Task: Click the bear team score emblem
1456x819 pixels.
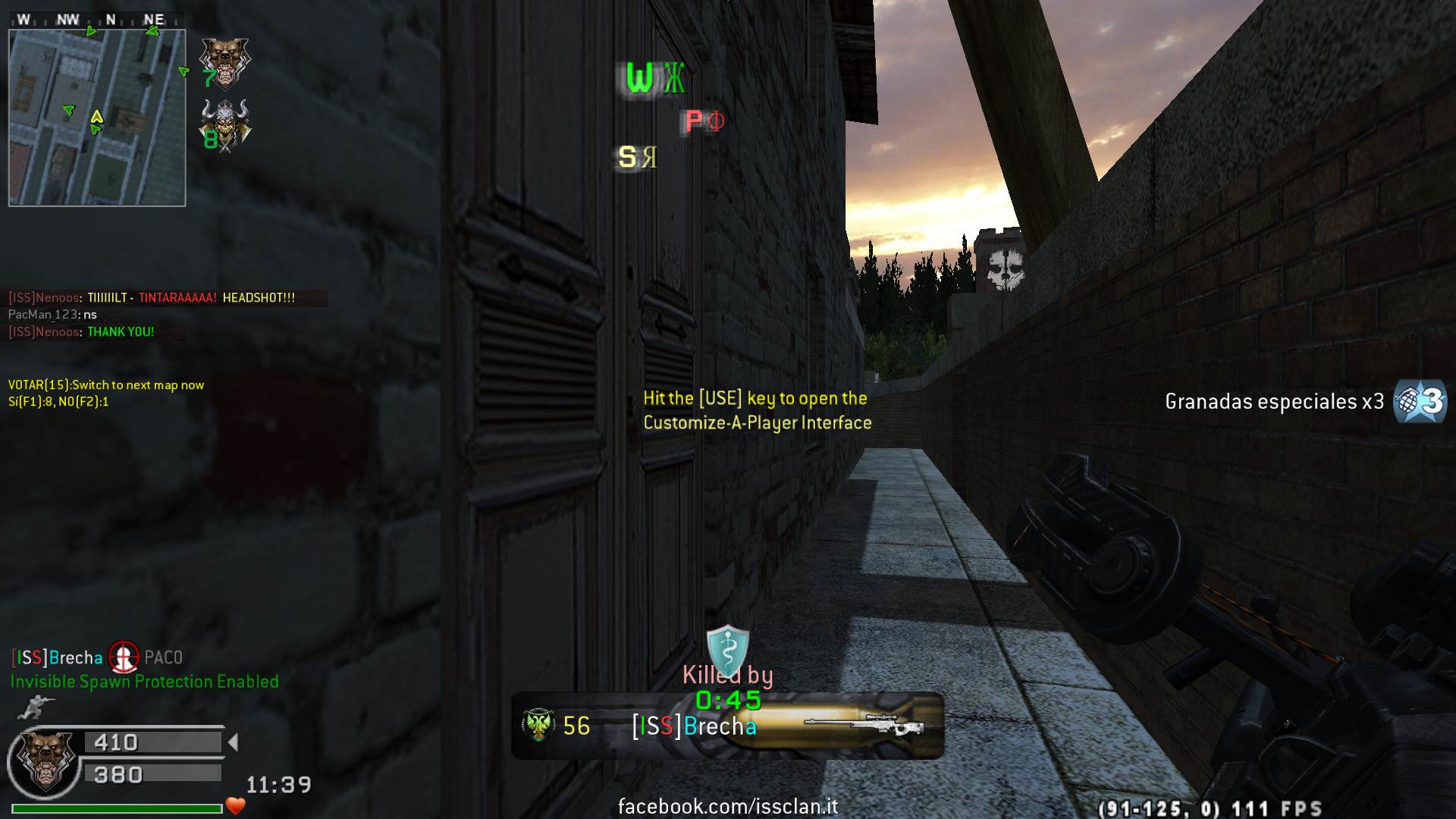Action: click(x=224, y=61)
